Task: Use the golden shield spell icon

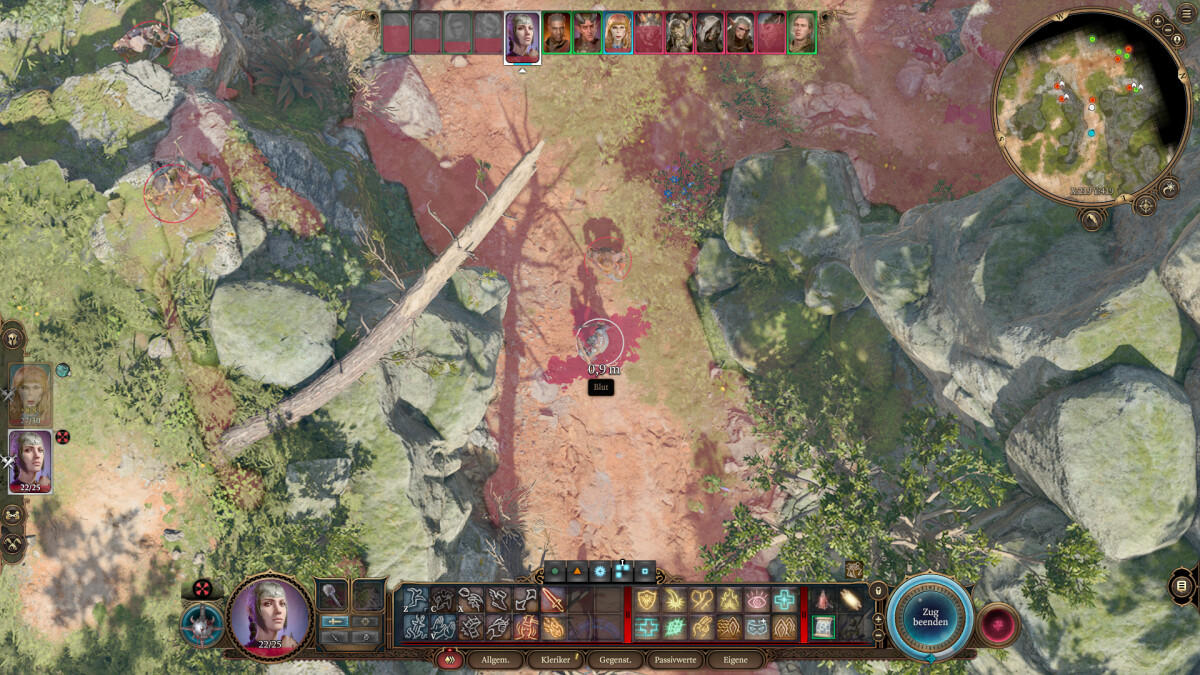Action: [x=646, y=600]
